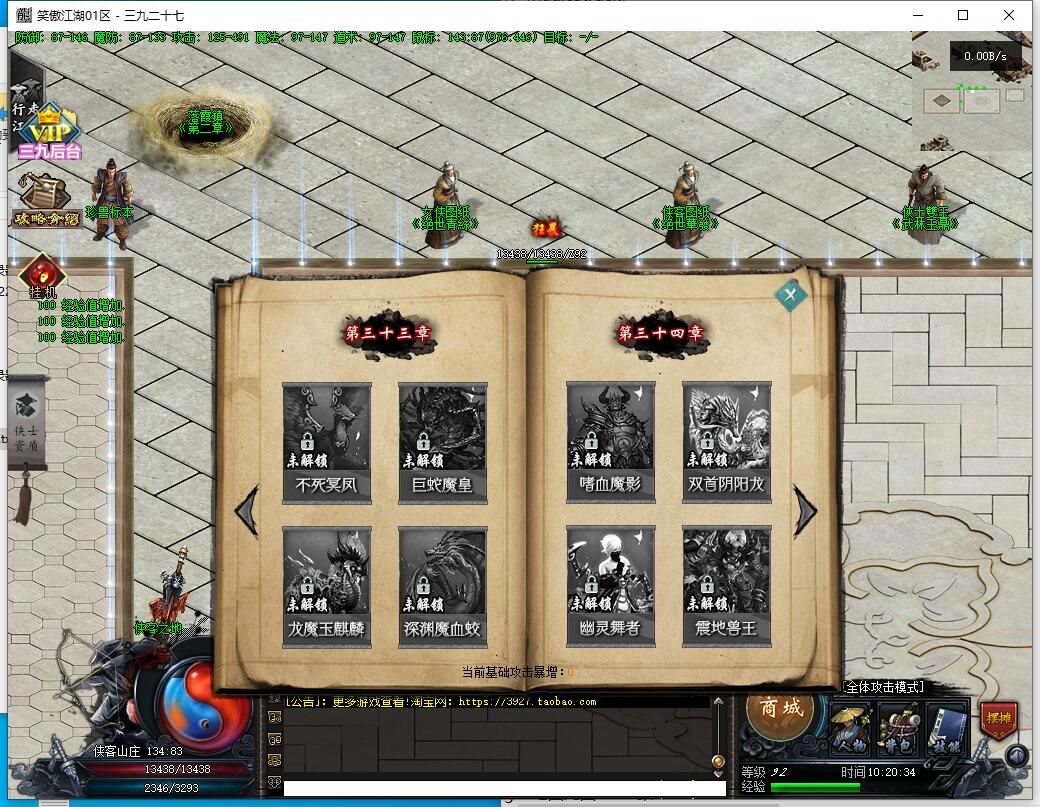Pick the 幽灵舞者 card
The height and width of the screenshot is (807, 1040).
pyautogui.click(x=610, y=585)
